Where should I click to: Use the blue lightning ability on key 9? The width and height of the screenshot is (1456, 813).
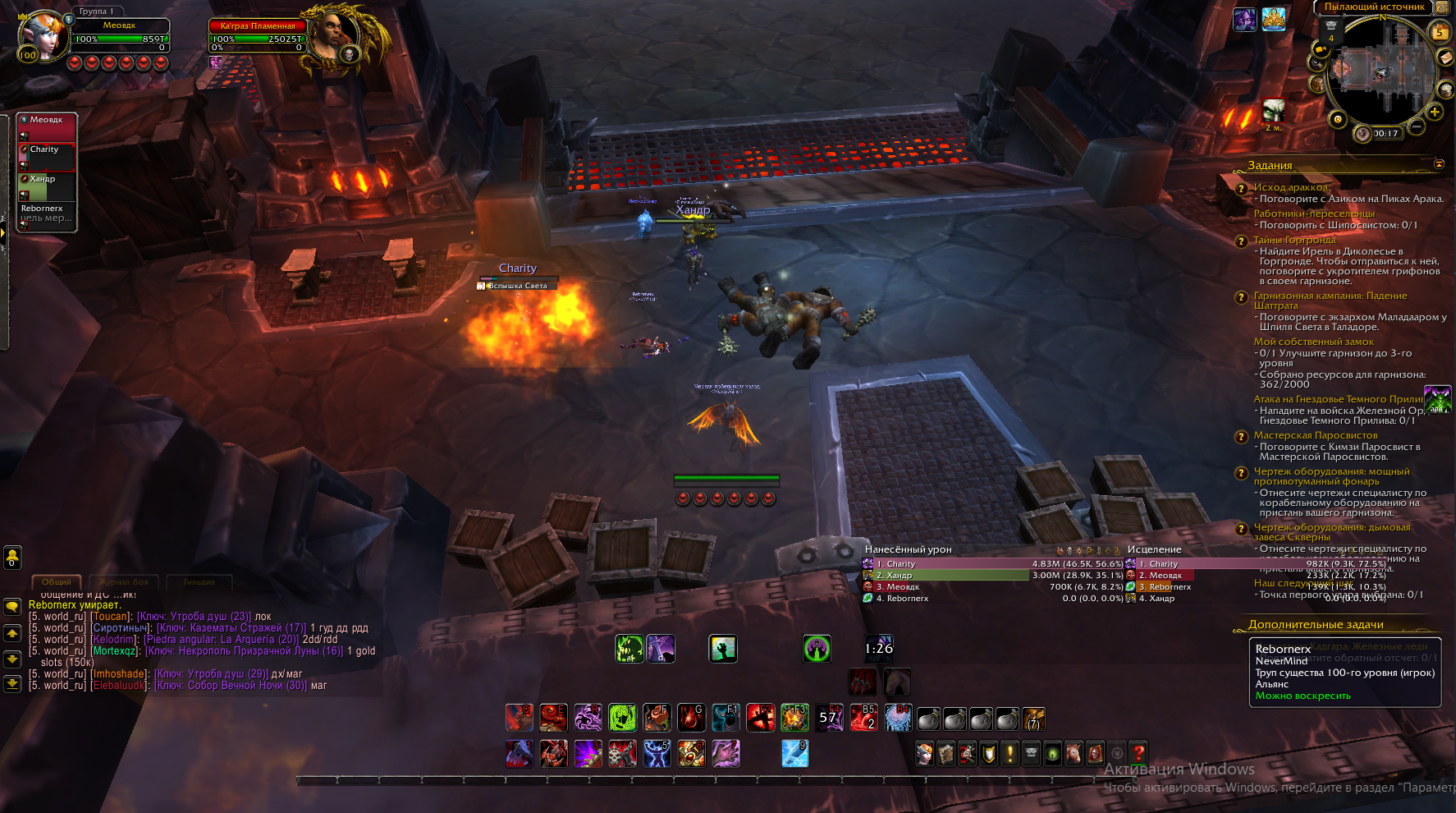pos(794,753)
